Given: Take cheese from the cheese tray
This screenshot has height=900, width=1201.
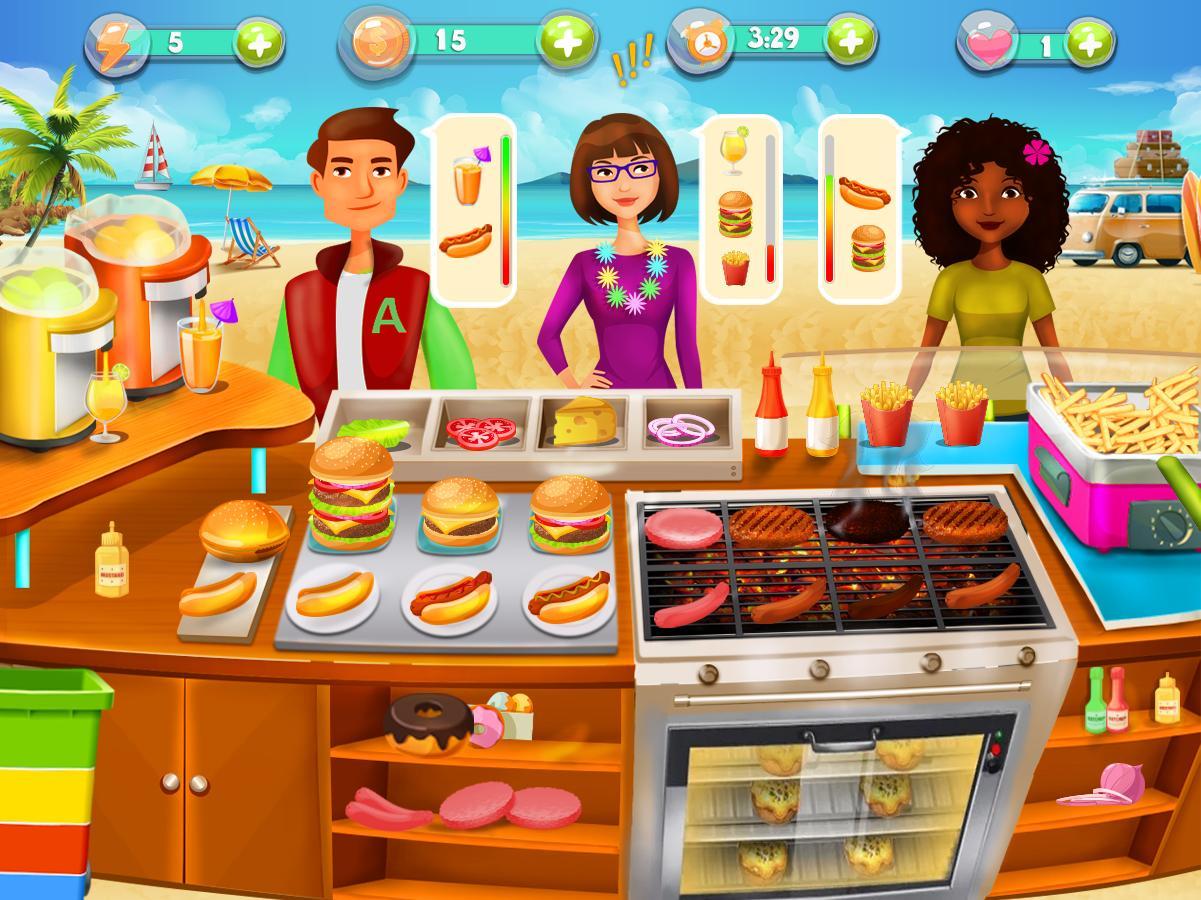Looking at the screenshot, I should (x=584, y=423).
